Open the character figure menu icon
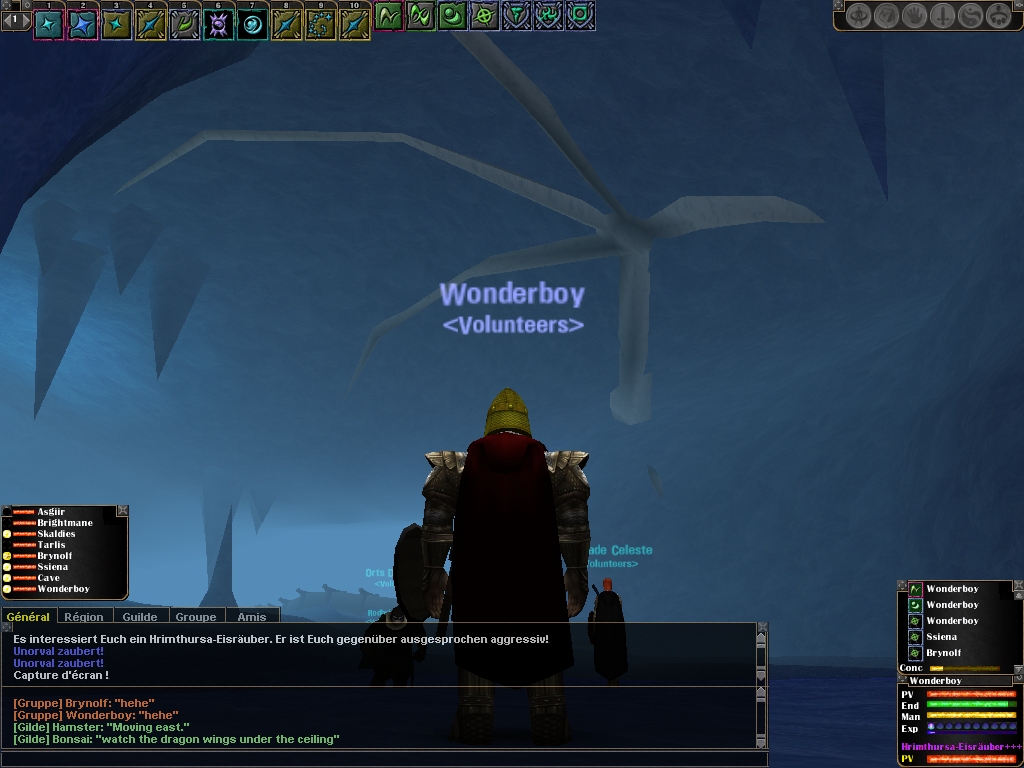The height and width of the screenshot is (768, 1024). point(858,16)
